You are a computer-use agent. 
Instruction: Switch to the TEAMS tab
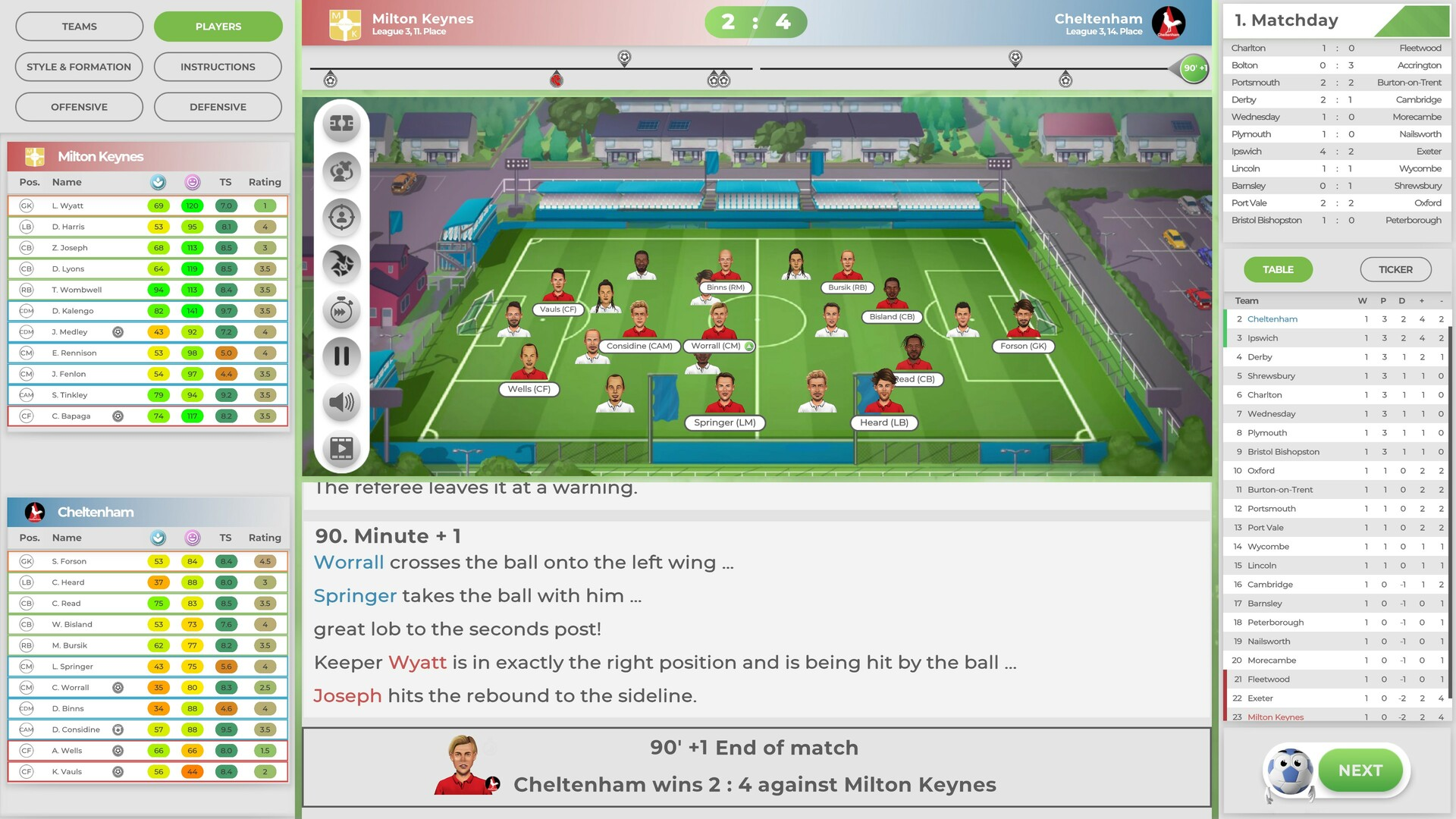coord(78,26)
